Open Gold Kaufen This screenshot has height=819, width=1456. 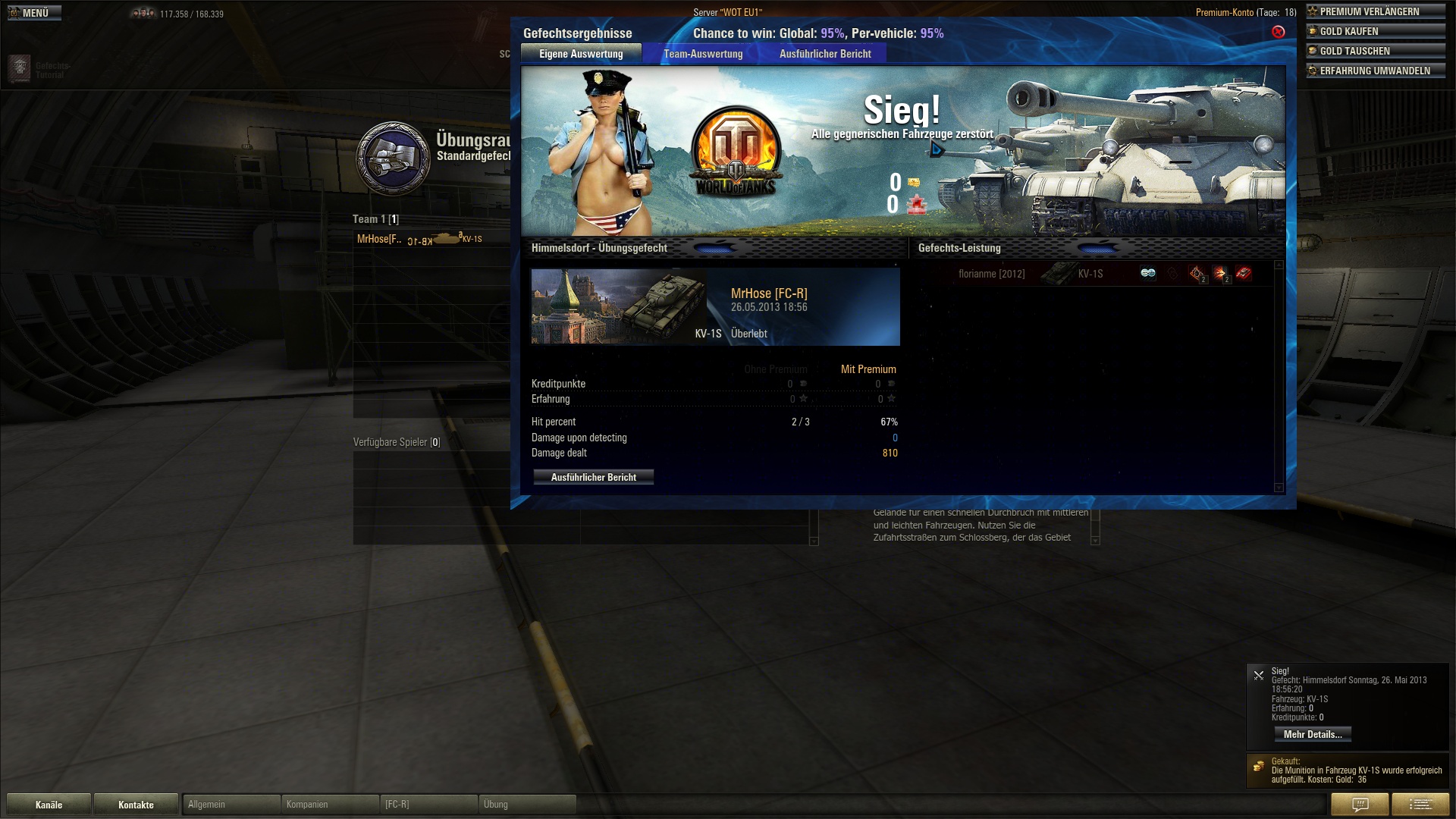[1376, 31]
